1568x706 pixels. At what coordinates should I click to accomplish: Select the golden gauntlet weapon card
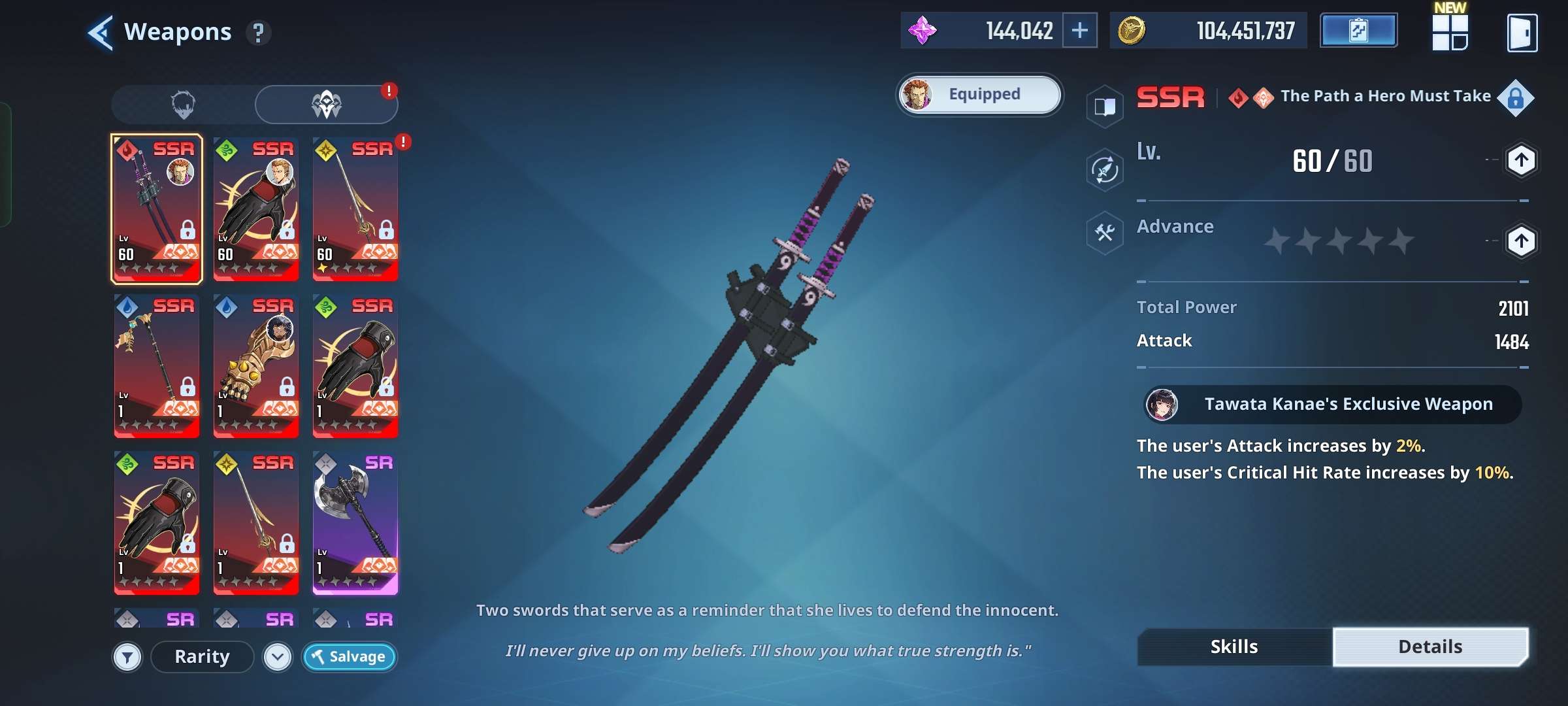pos(256,366)
